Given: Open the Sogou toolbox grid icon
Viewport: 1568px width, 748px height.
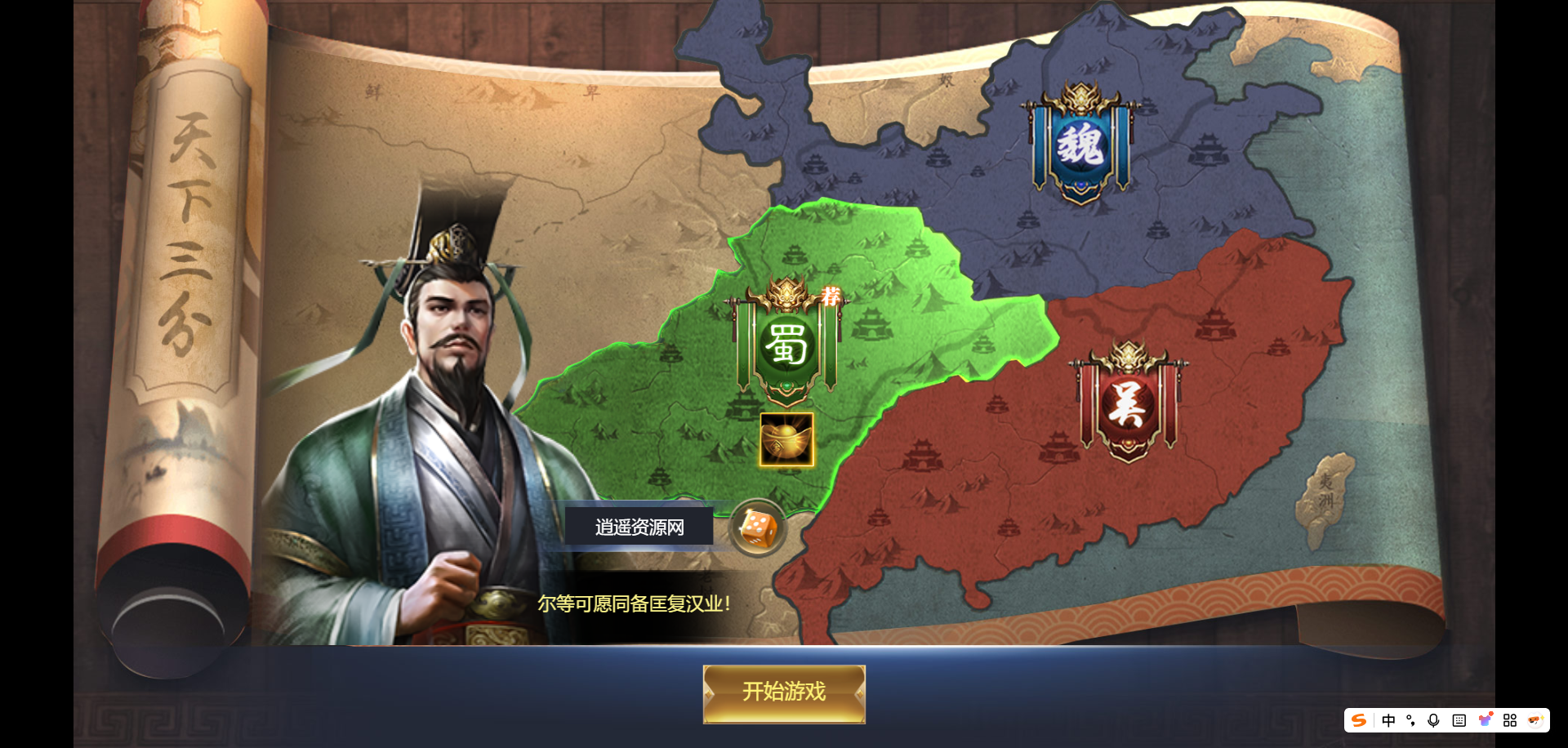Looking at the screenshot, I should pyautogui.click(x=1511, y=720).
